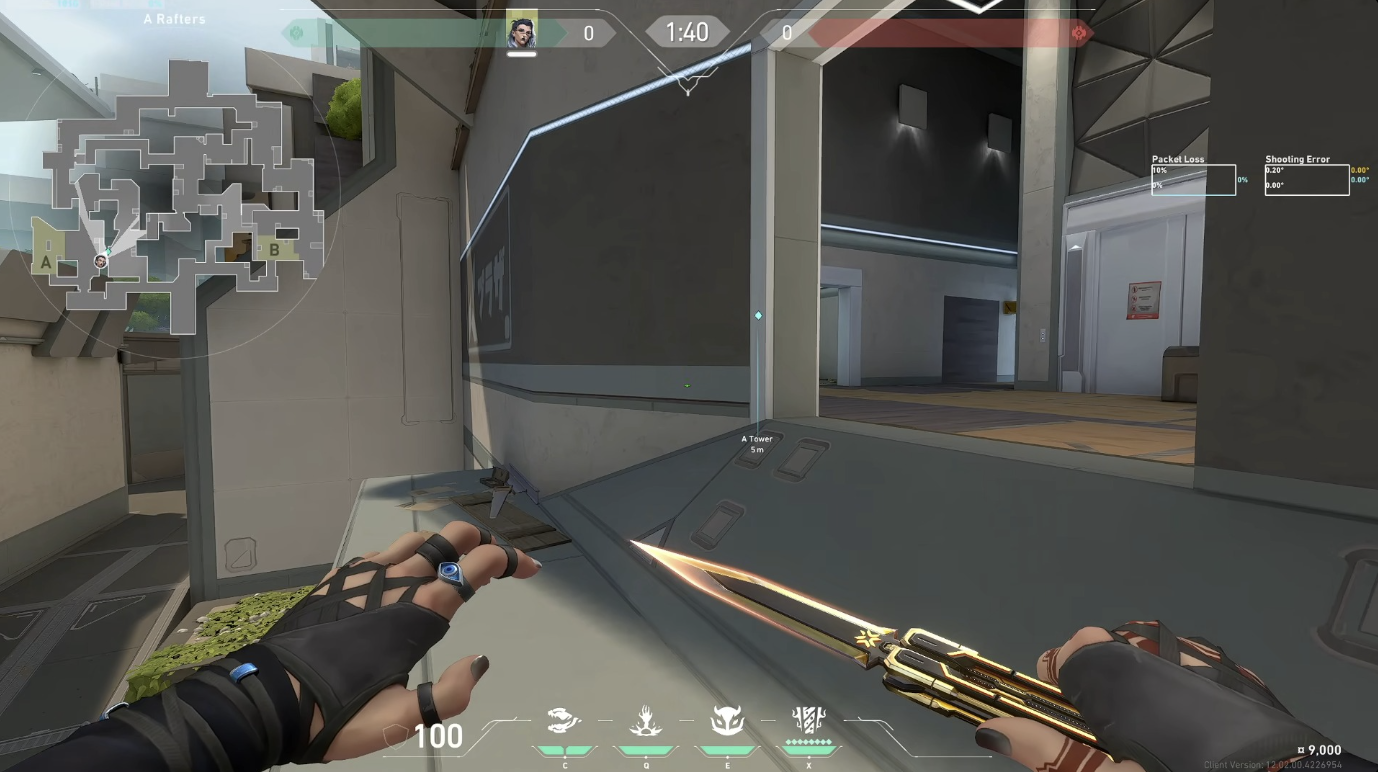Select site A on the minimap
The image size is (1378, 772).
(46, 262)
